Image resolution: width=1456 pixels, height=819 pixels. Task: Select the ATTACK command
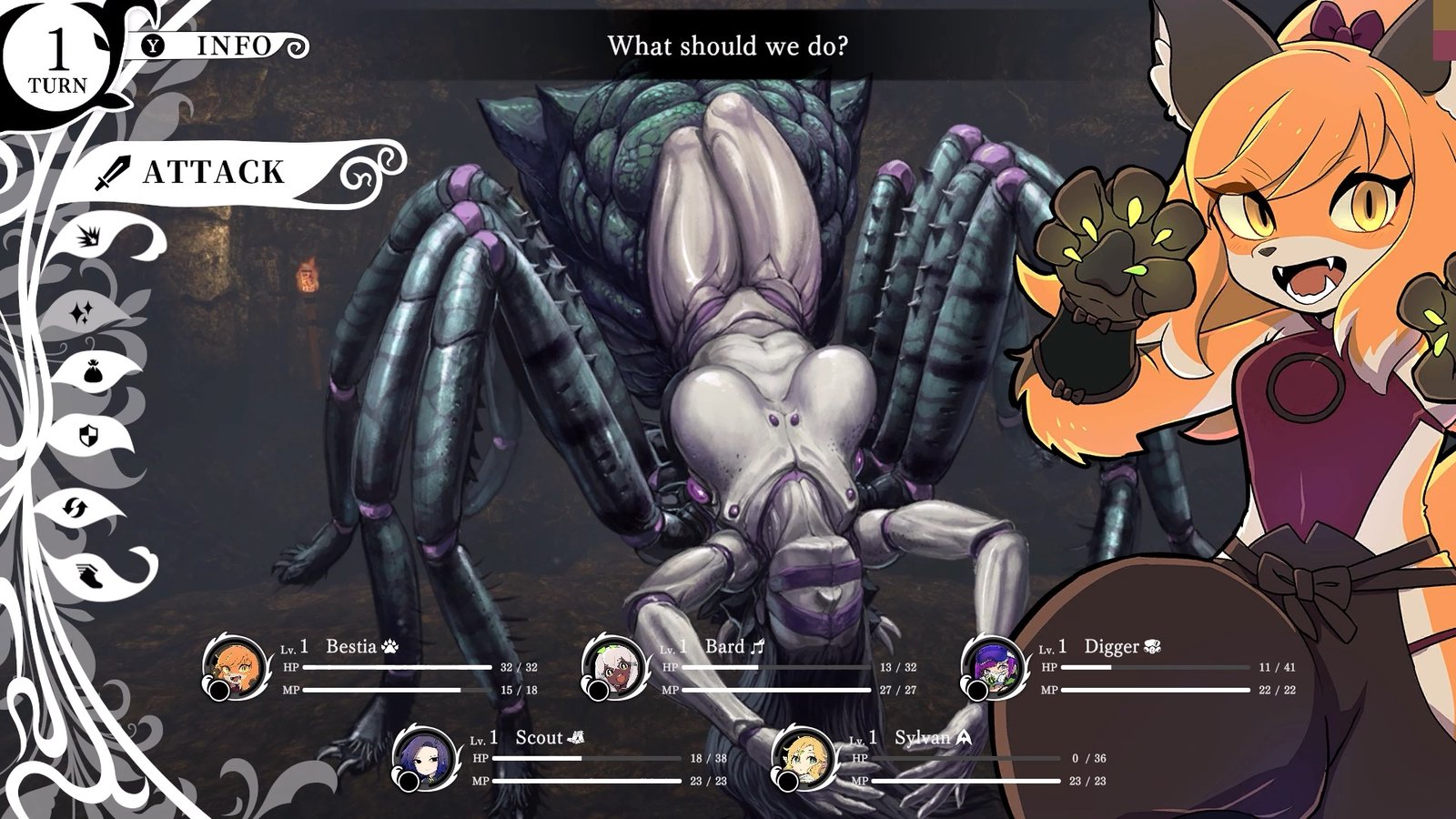214,172
